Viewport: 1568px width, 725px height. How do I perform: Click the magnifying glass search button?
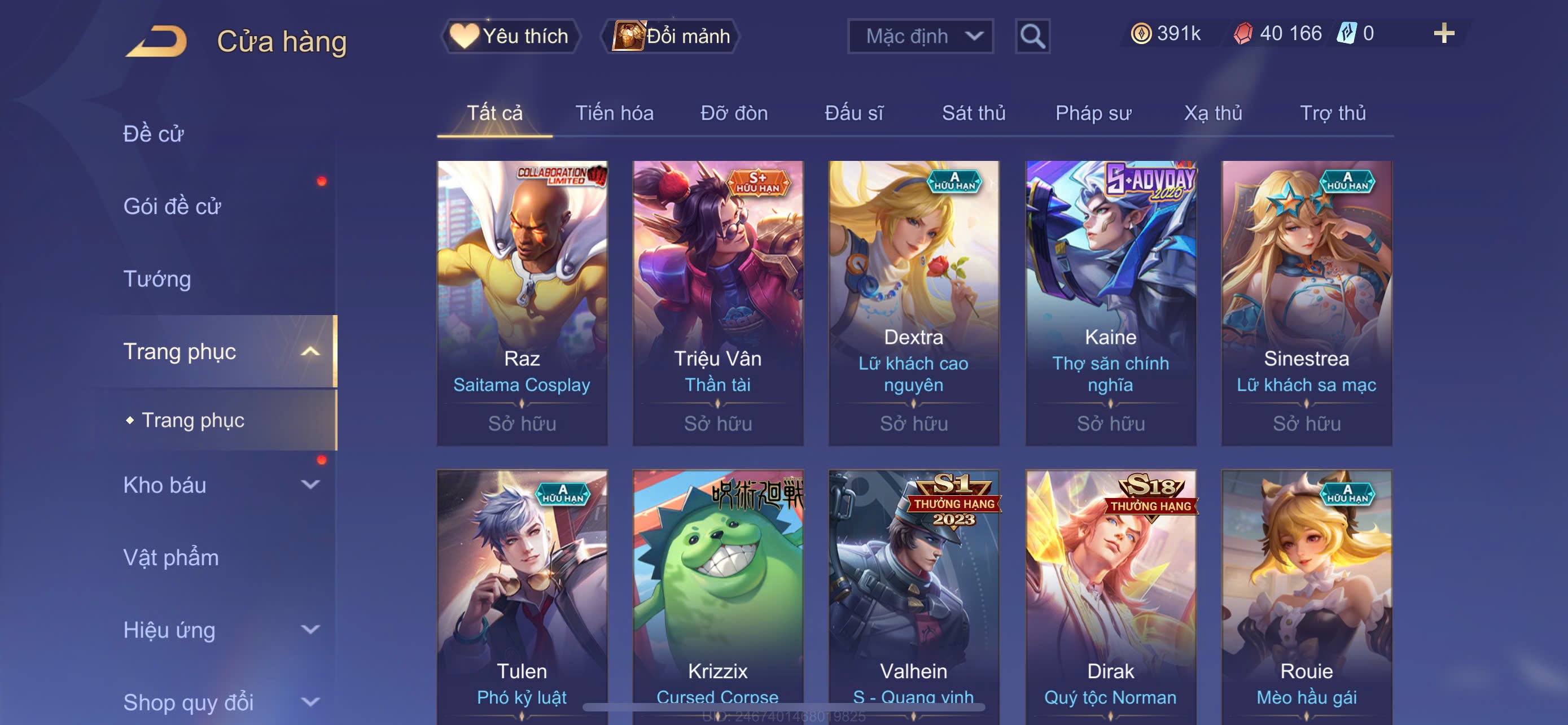[x=1032, y=37]
